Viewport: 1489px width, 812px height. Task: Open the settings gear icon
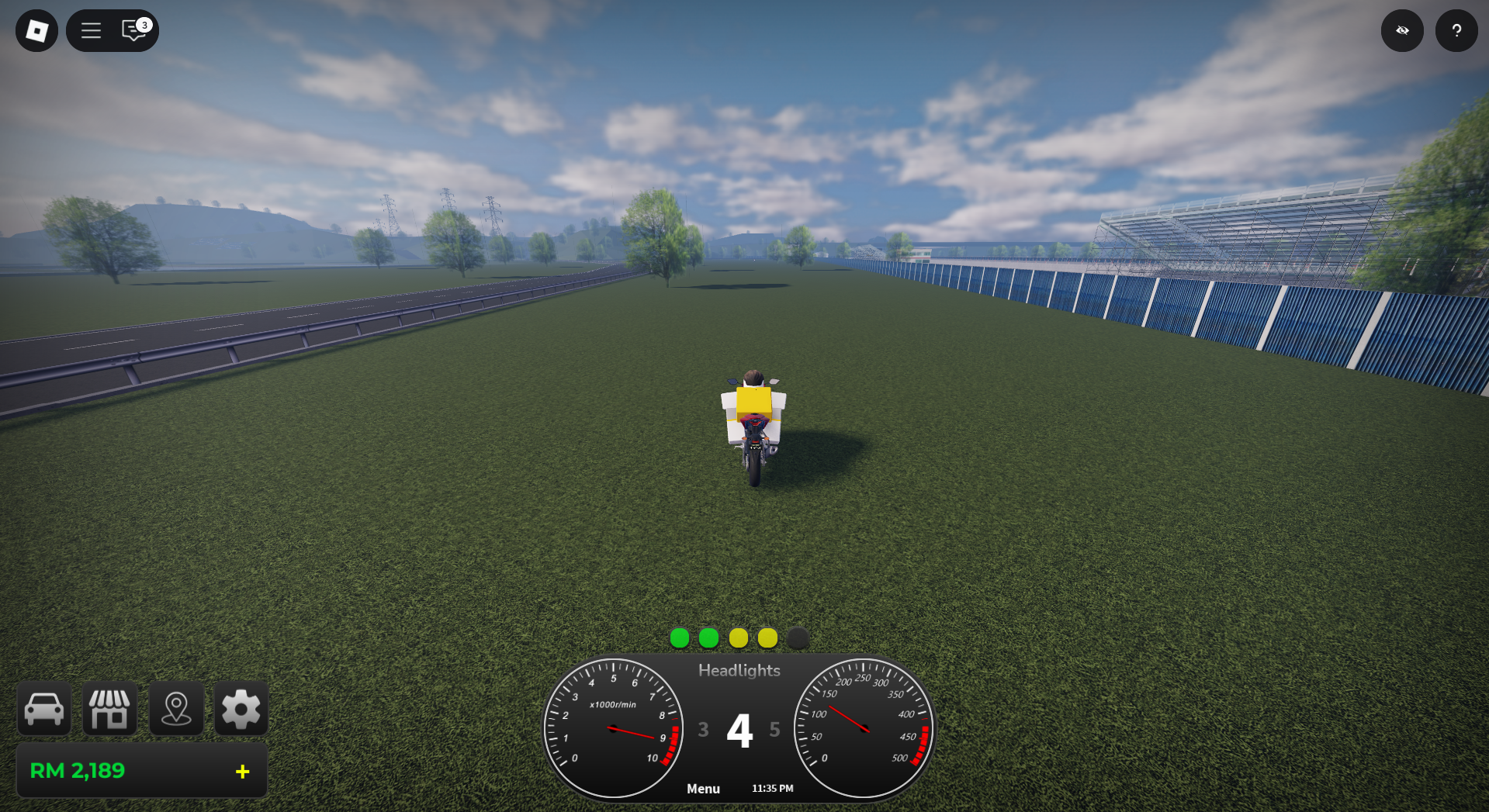[x=241, y=708]
